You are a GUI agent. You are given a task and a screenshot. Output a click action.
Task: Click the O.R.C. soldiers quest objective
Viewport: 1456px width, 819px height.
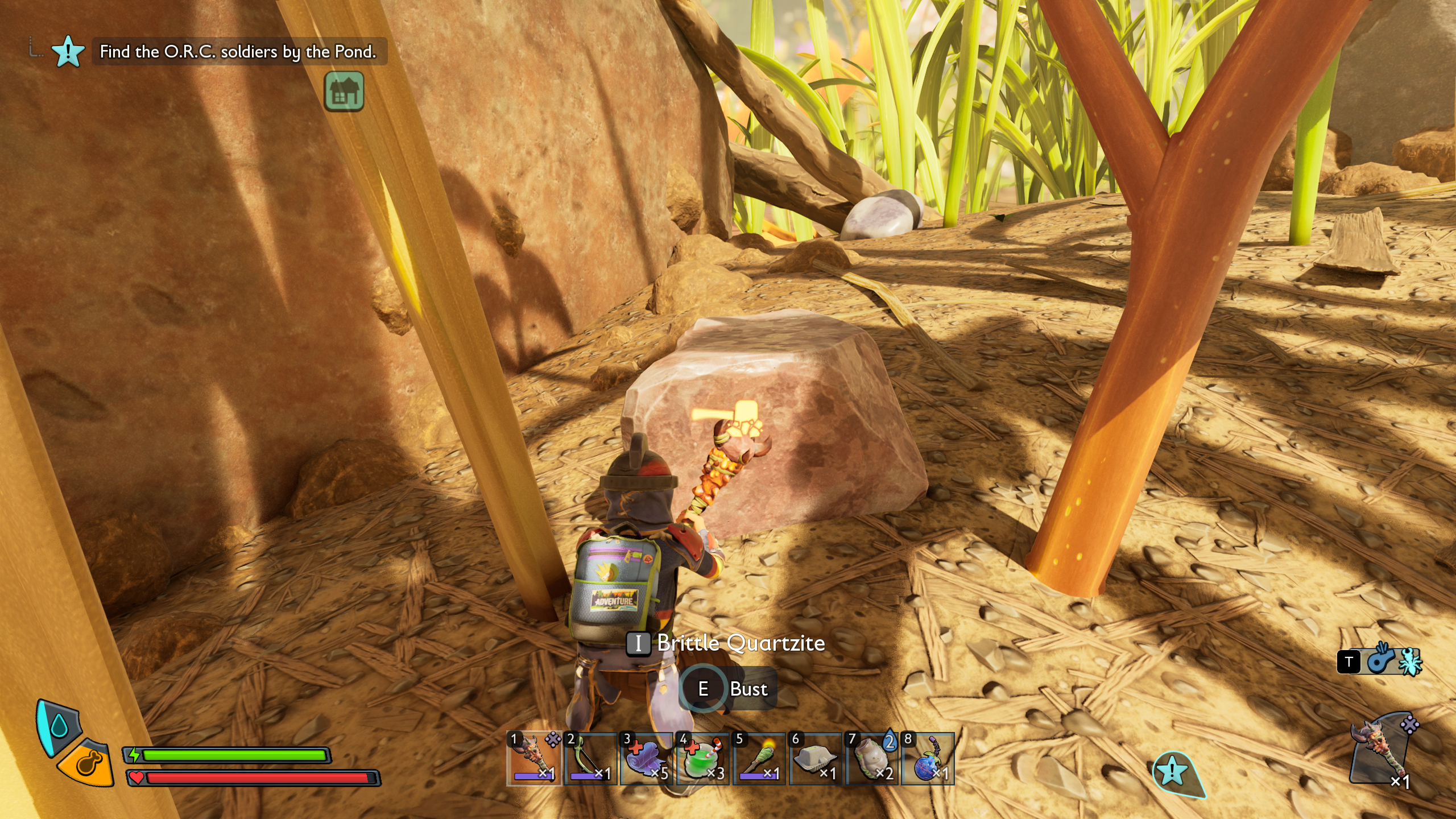pyautogui.click(x=238, y=52)
